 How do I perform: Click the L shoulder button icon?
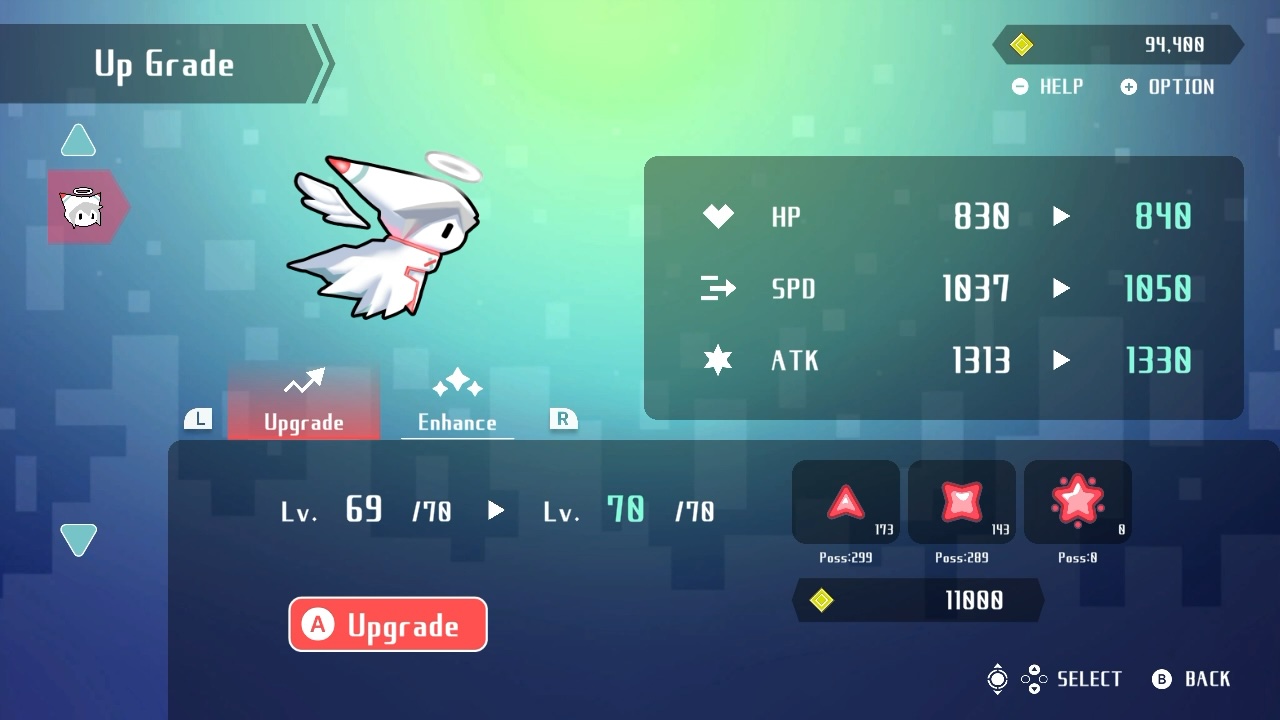point(197,419)
